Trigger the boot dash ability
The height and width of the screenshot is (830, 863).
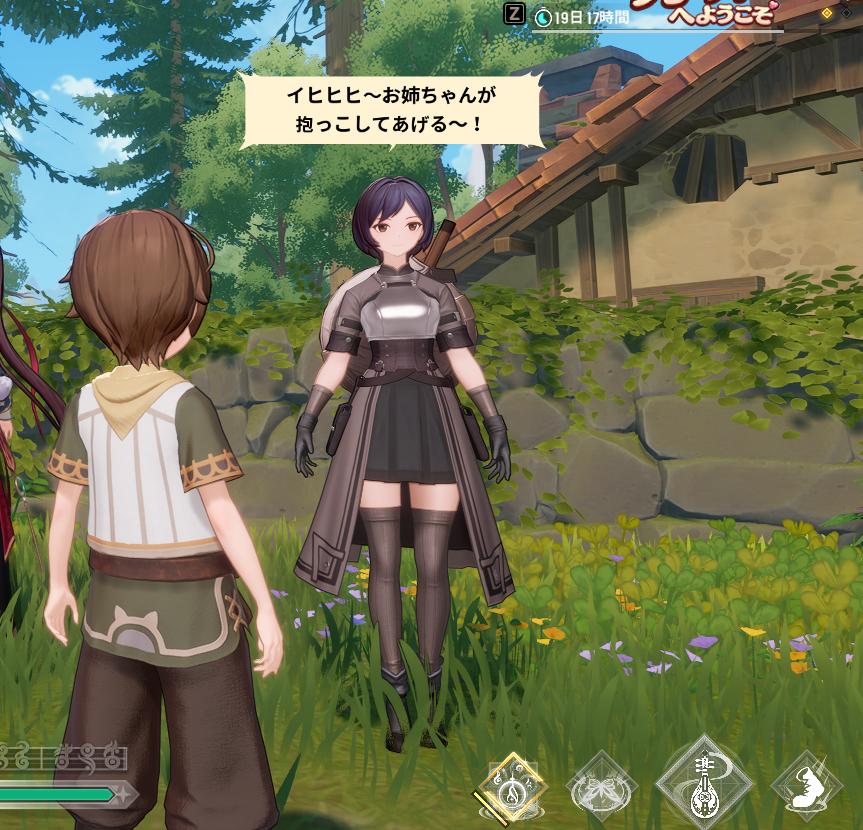[x=807, y=787]
